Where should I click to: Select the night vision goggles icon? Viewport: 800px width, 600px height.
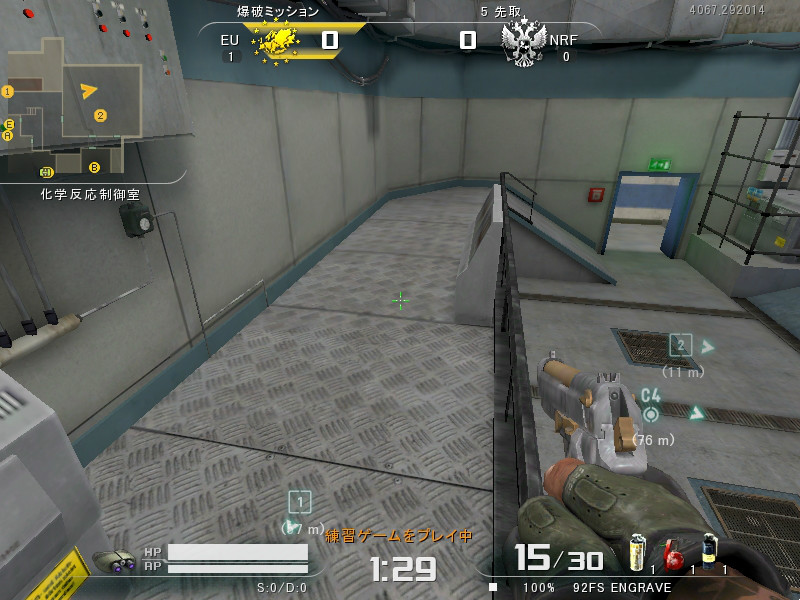pos(114,562)
